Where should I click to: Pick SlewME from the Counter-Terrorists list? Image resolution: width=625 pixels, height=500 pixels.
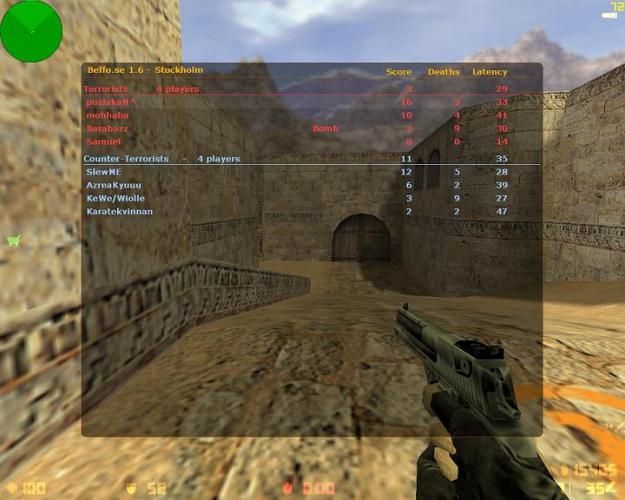click(104, 172)
